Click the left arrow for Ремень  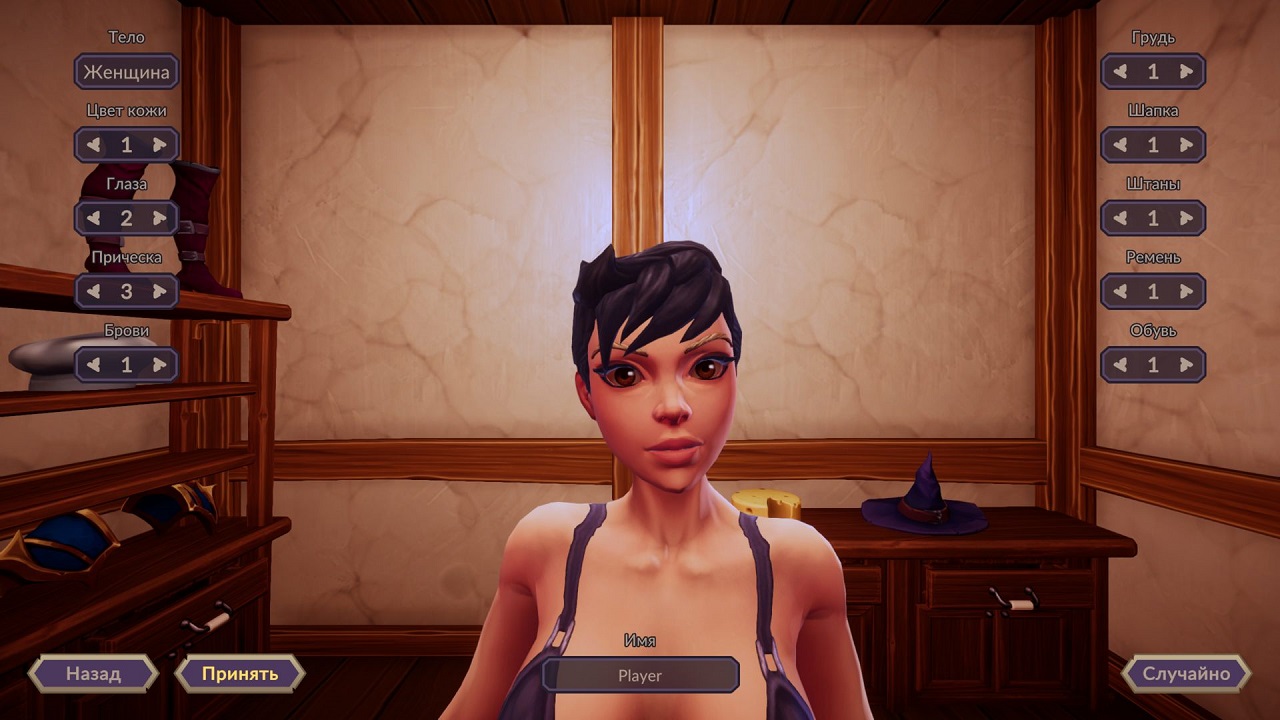click(1121, 292)
